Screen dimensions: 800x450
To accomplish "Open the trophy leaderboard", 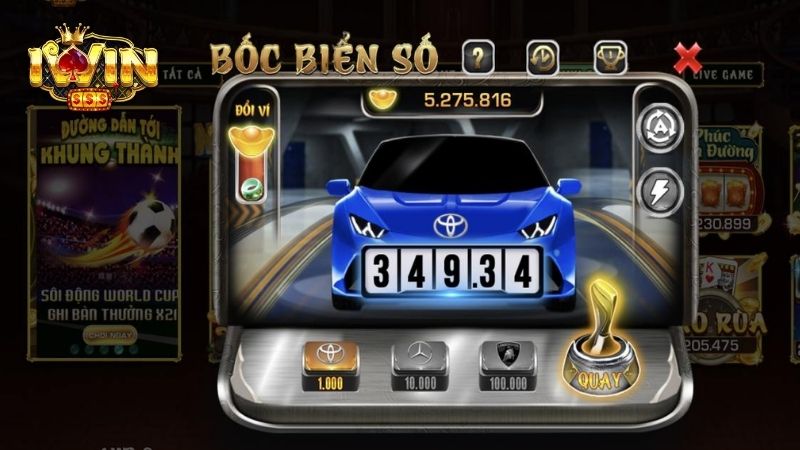I will 610,57.
